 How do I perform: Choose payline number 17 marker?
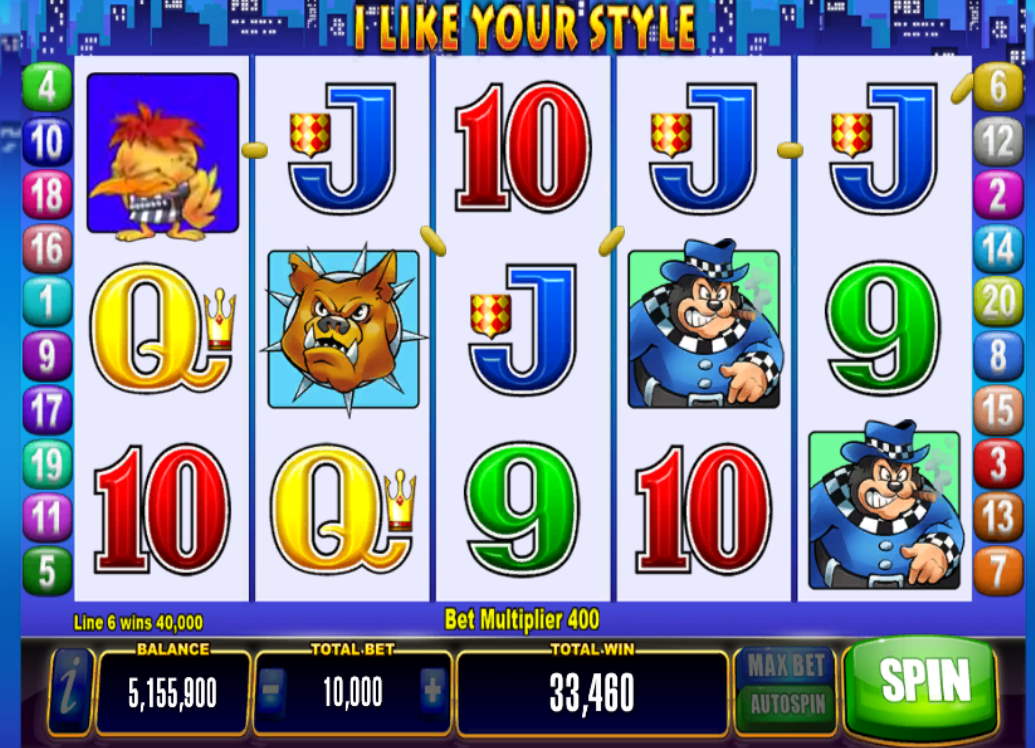[47, 410]
